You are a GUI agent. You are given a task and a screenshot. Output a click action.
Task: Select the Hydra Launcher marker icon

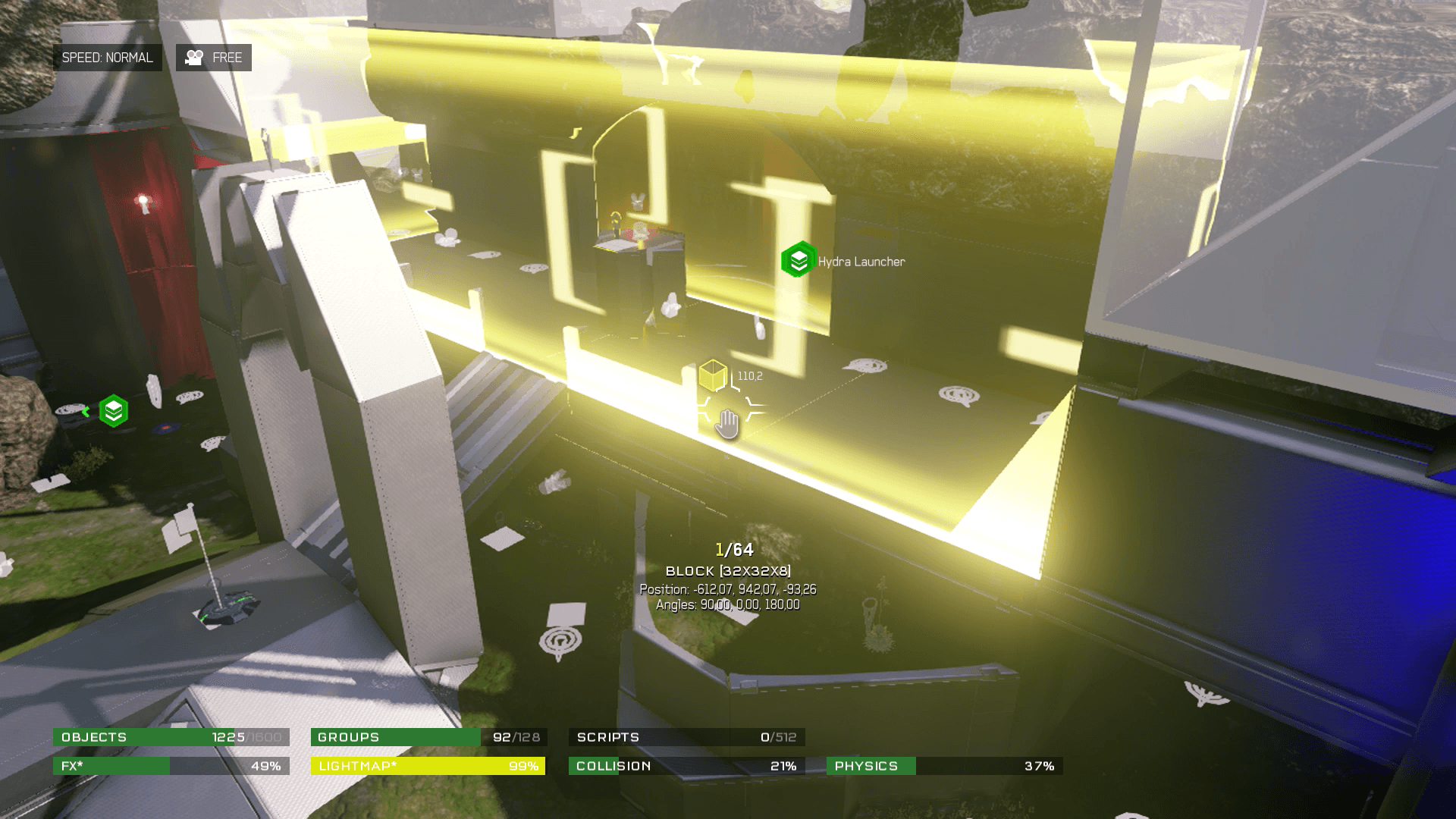(x=798, y=260)
